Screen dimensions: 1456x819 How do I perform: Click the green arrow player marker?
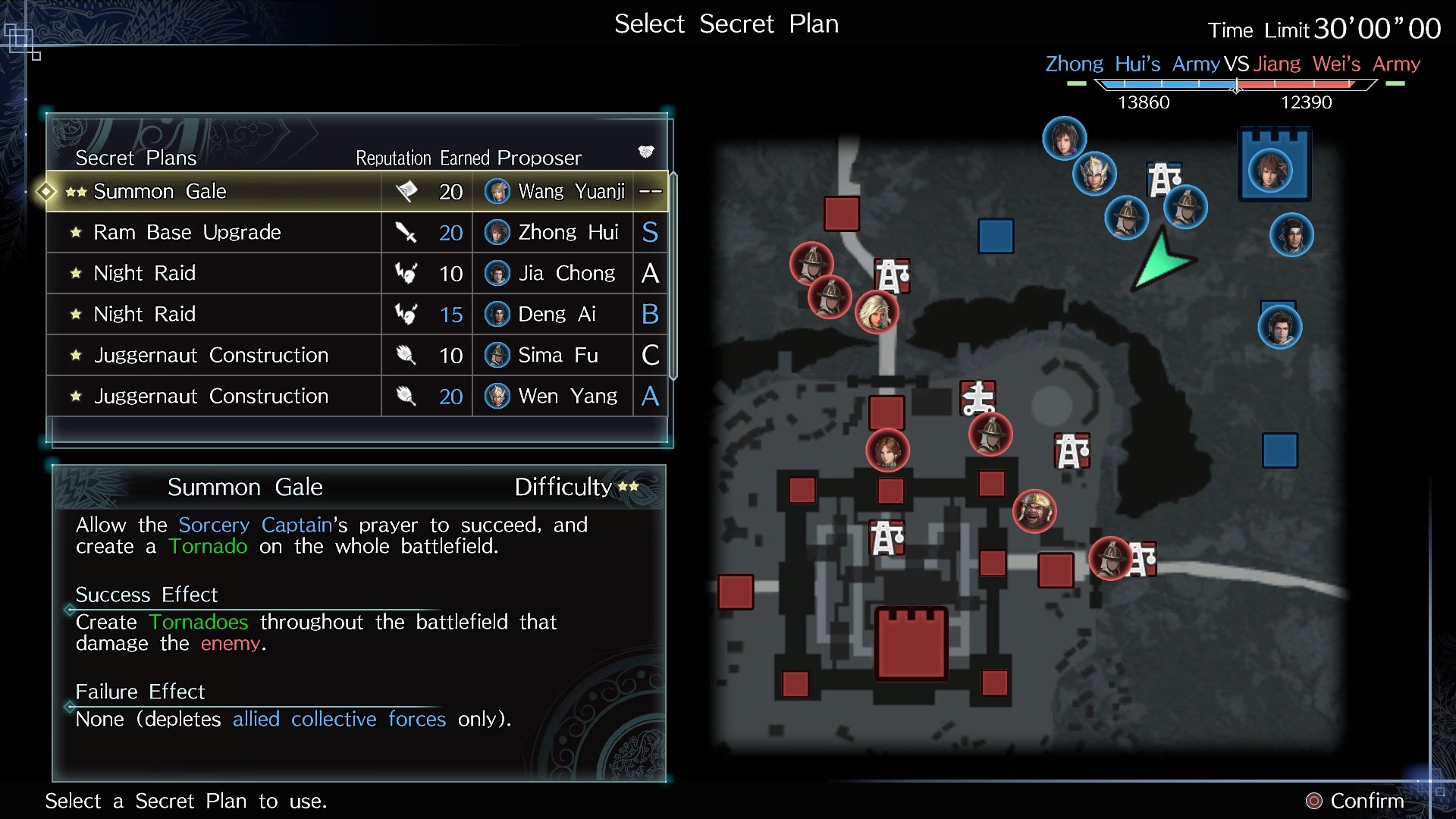[1160, 262]
